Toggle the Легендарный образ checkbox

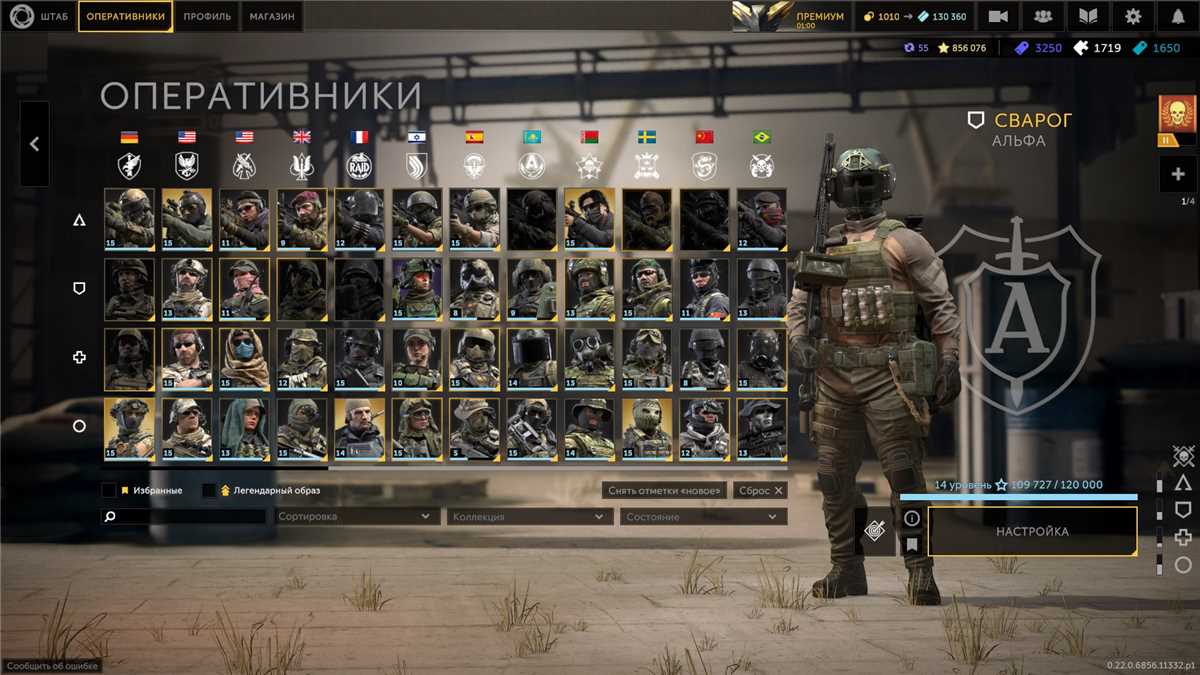(x=209, y=491)
